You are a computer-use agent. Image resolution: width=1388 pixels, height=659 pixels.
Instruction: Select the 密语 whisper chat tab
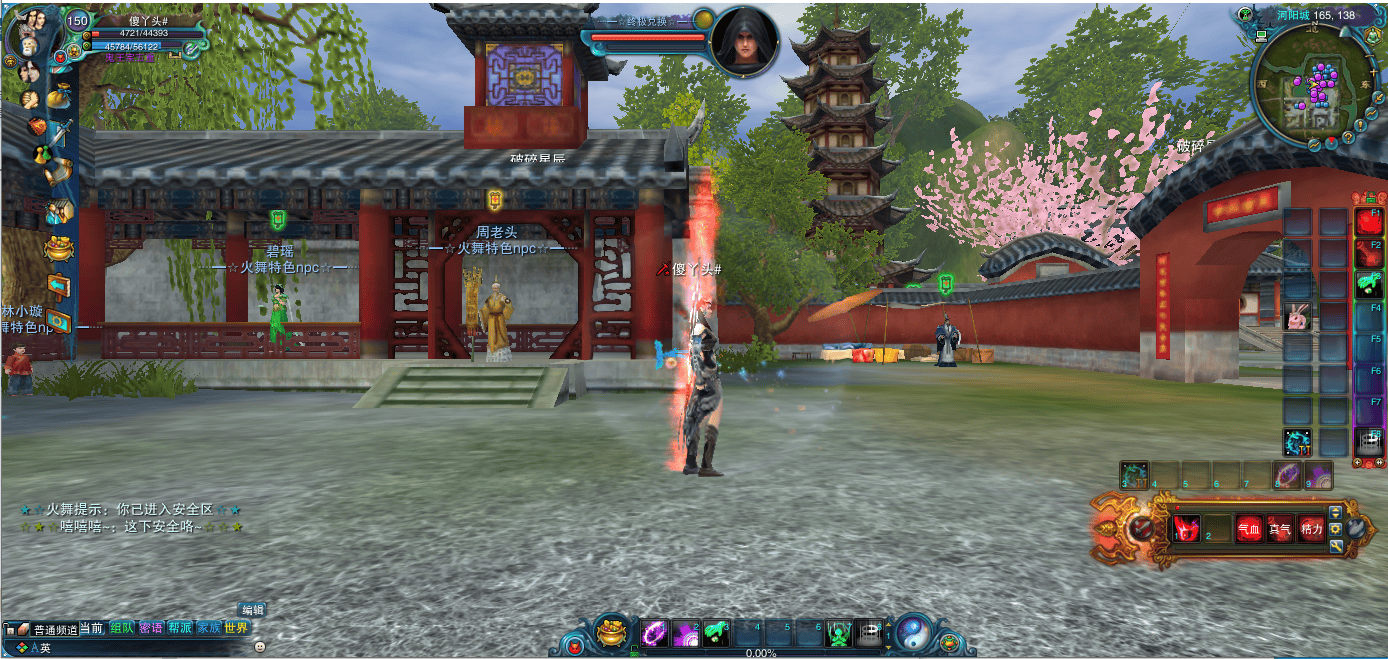(151, 628)
